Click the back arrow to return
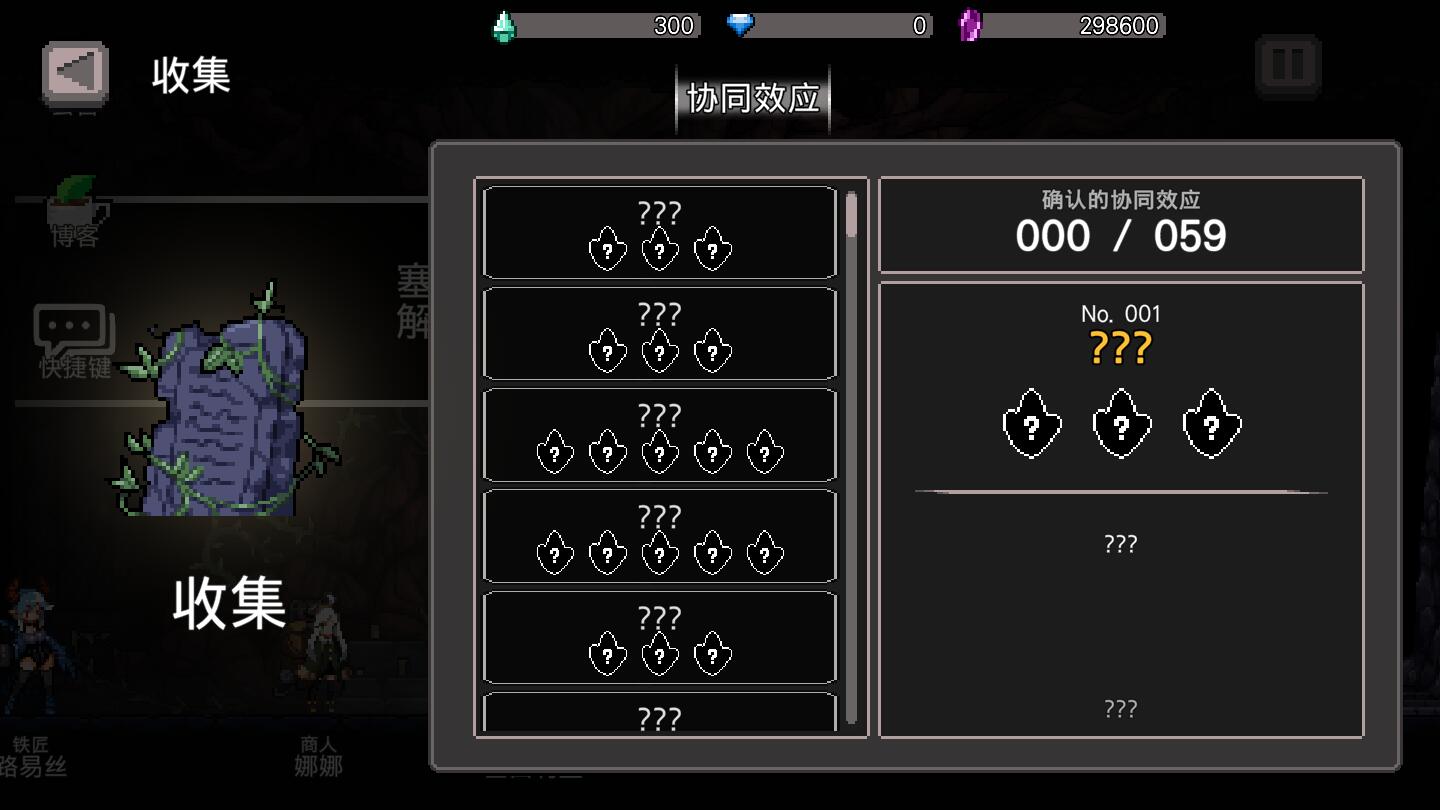The height and width of the screenshot is (810, 1440). [x=74, y=72]
